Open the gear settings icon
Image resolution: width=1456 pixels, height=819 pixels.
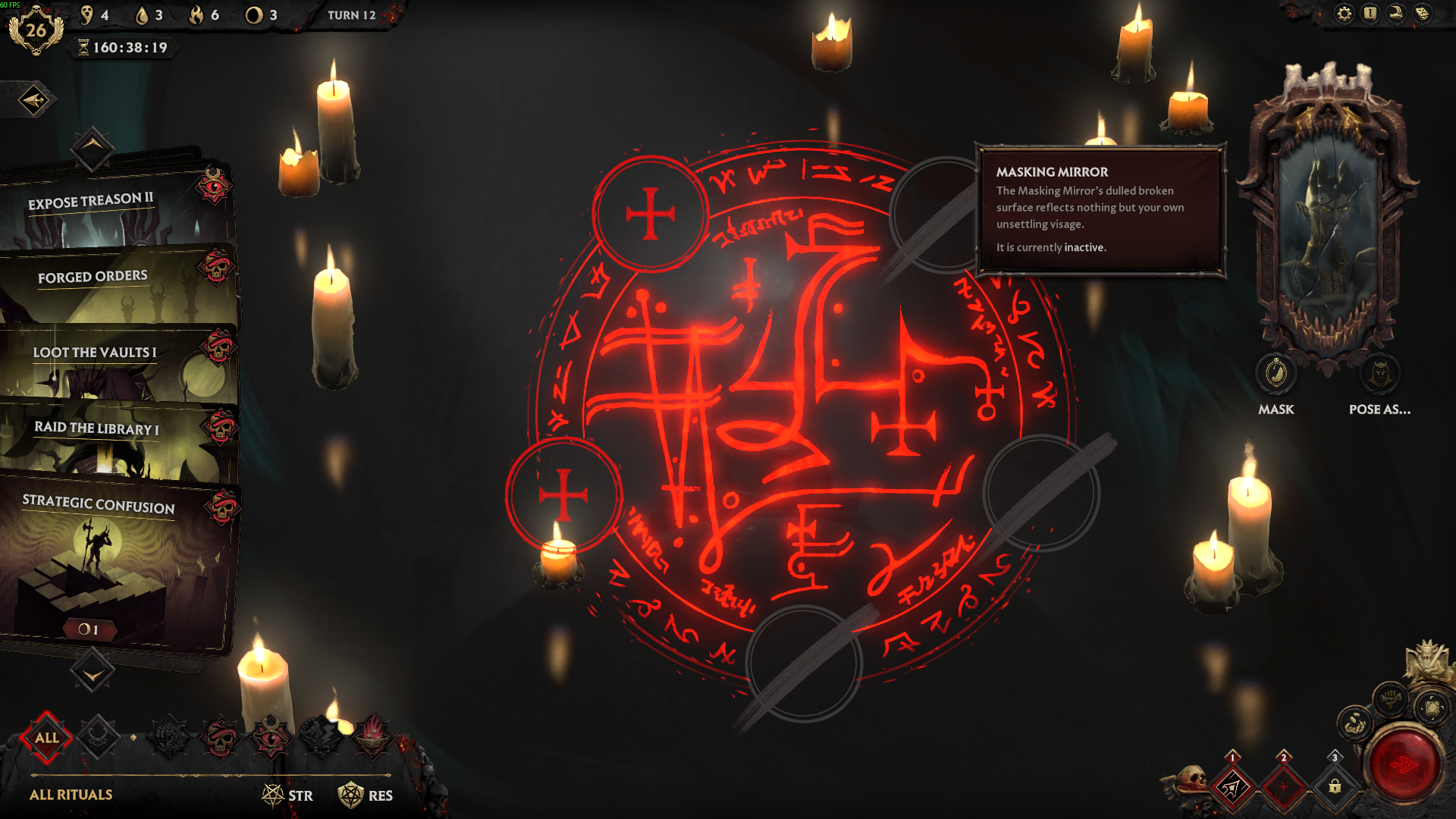click(x=1344, y=14)
